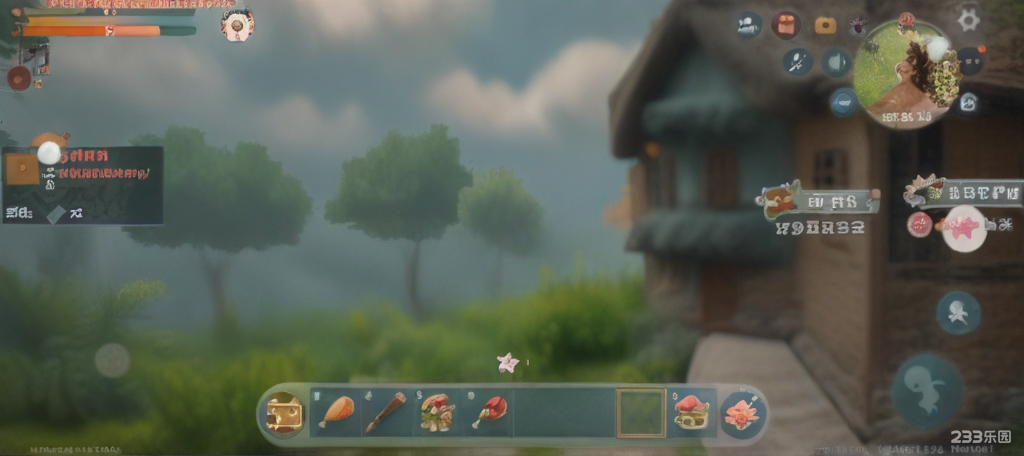Tap the red chest icon
This screenshot has width=1024, height=456.
pos(786,25)
